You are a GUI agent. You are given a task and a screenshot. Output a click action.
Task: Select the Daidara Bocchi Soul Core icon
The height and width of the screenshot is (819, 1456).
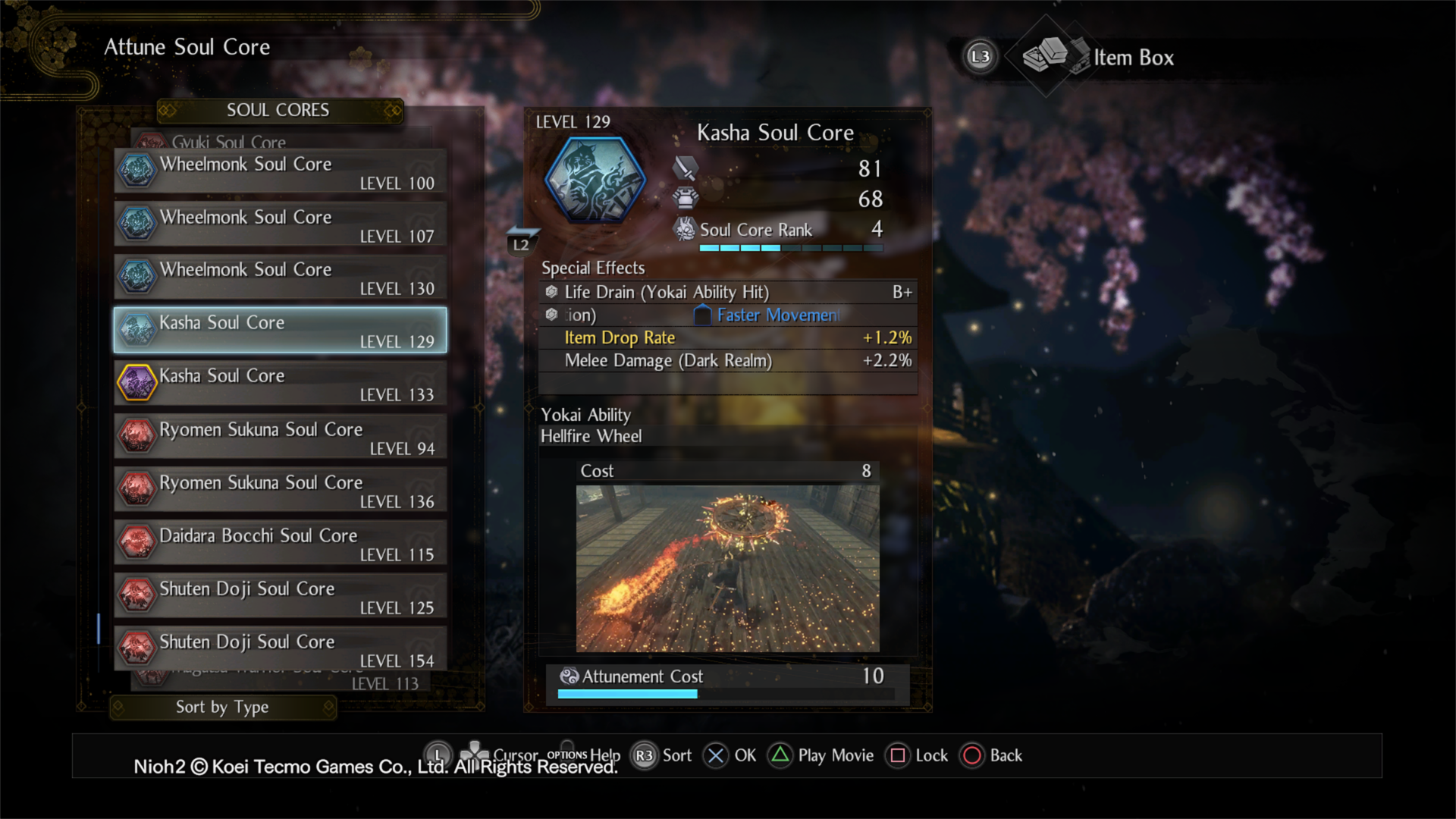click(x=136, y=542)
